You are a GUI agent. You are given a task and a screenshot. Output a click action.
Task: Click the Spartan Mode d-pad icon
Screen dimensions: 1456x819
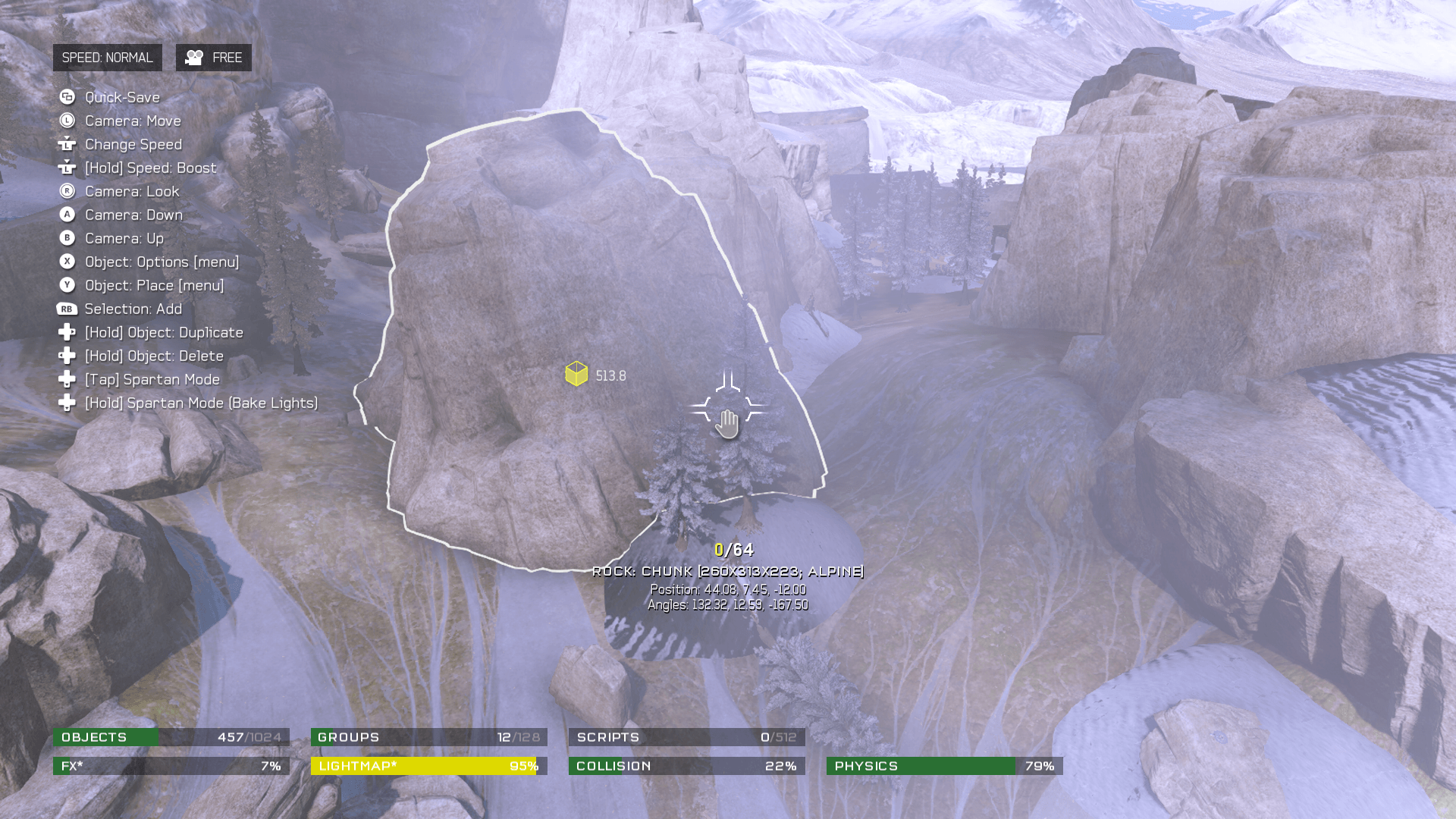coord(67,379)
